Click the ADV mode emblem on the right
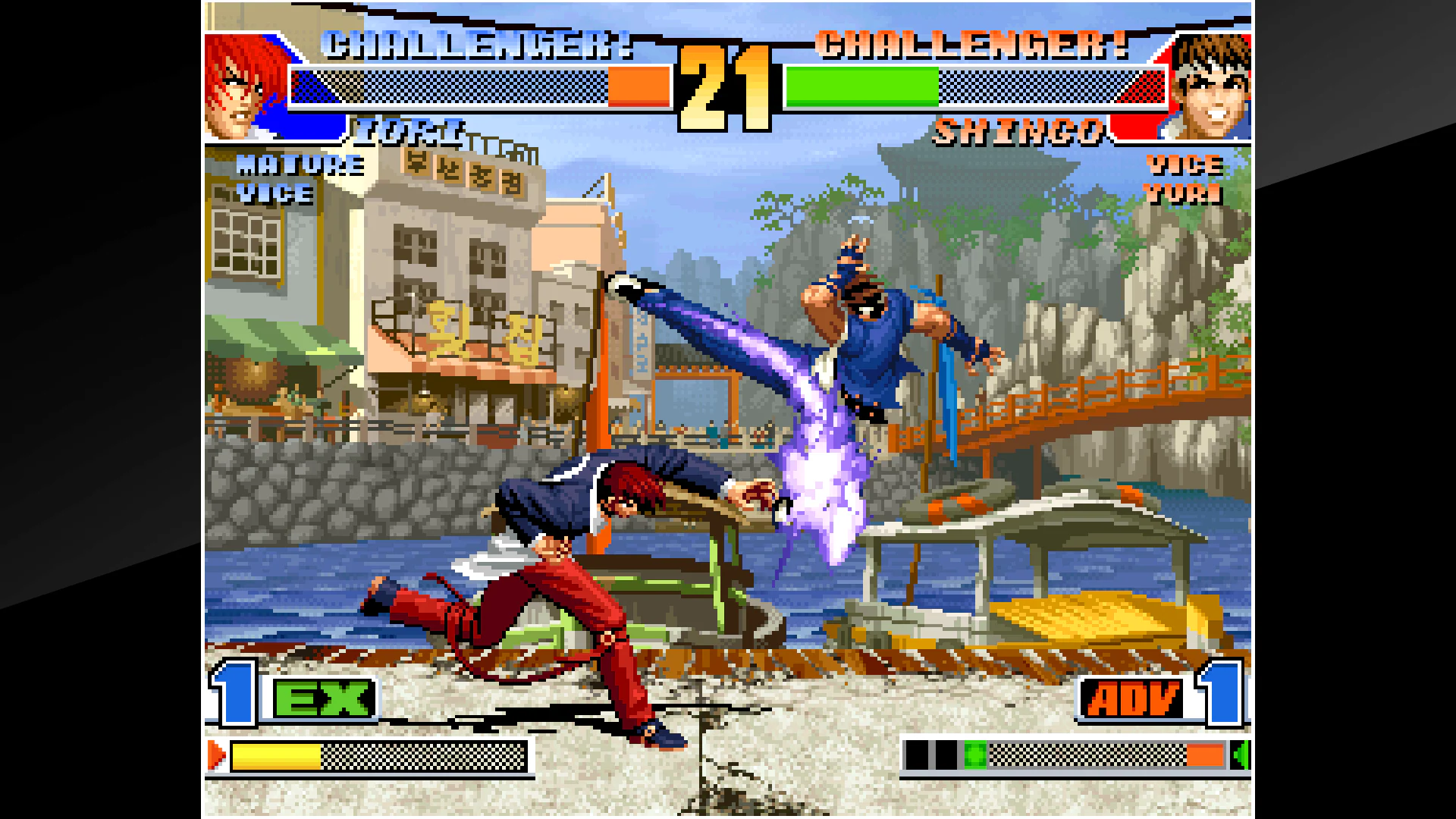 point(1128,697)
